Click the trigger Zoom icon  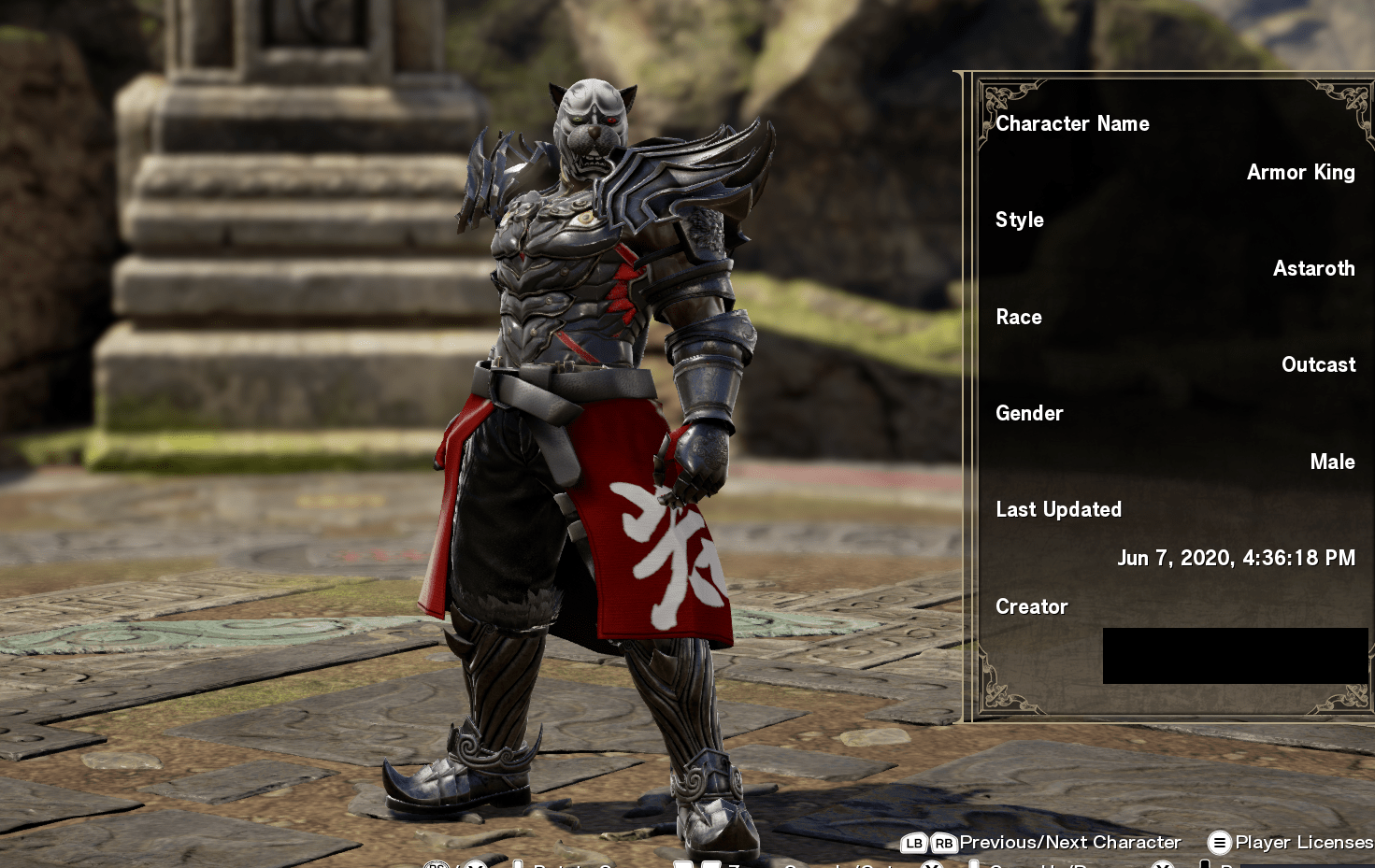coord(696,863)
